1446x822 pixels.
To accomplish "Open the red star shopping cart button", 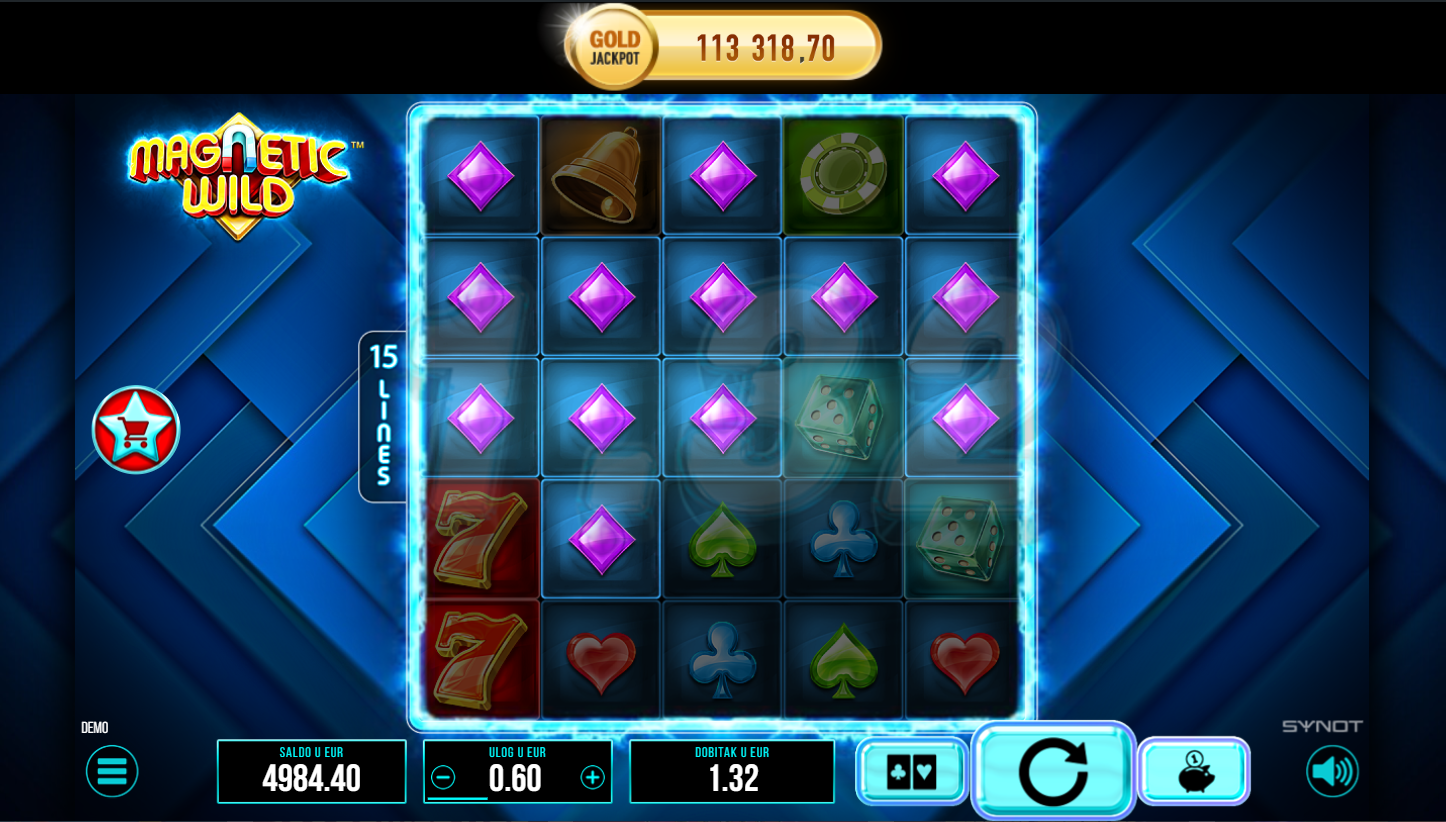I will click(136, 430).
